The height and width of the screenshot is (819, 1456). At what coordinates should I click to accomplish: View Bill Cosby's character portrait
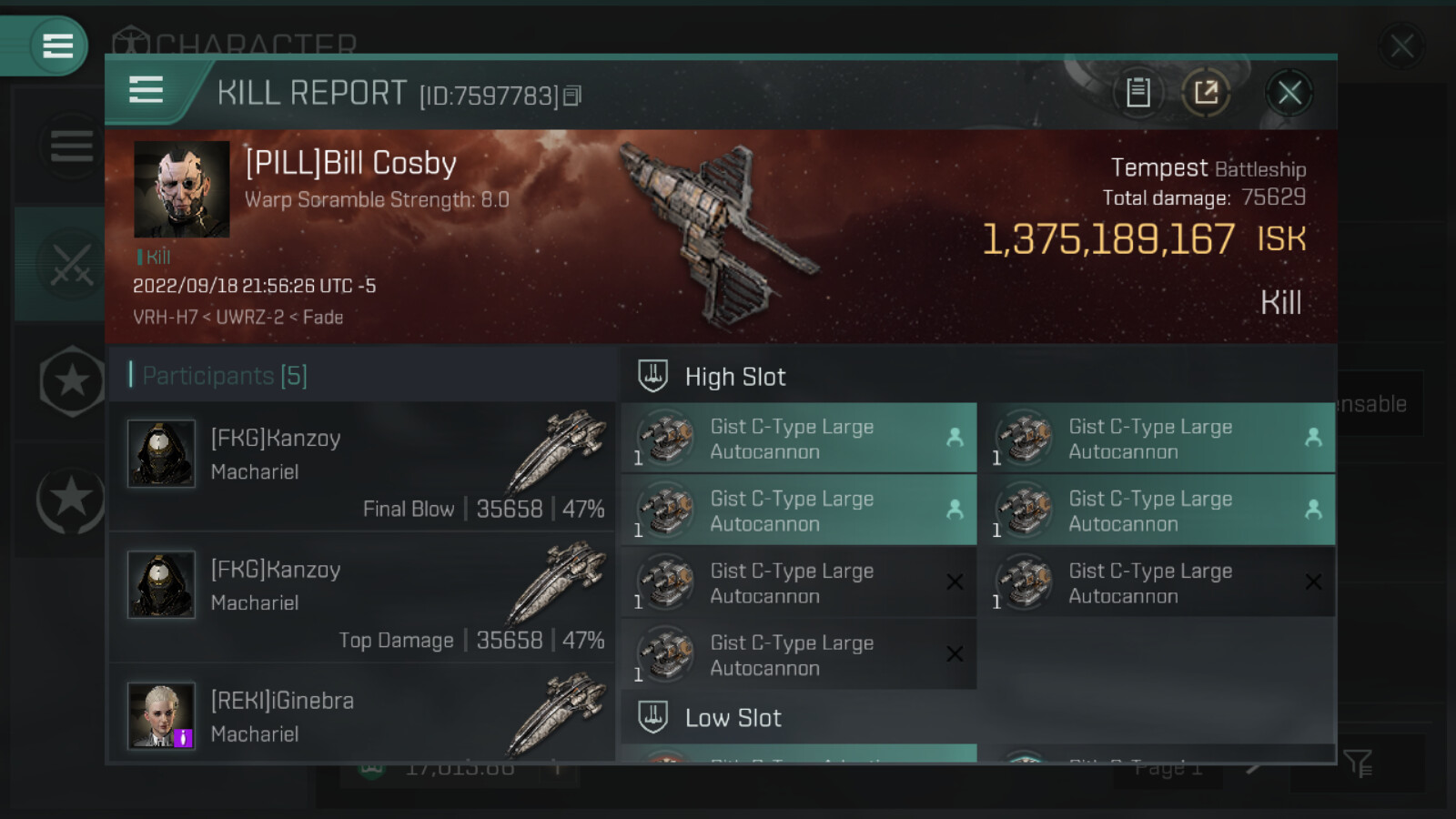181,189
